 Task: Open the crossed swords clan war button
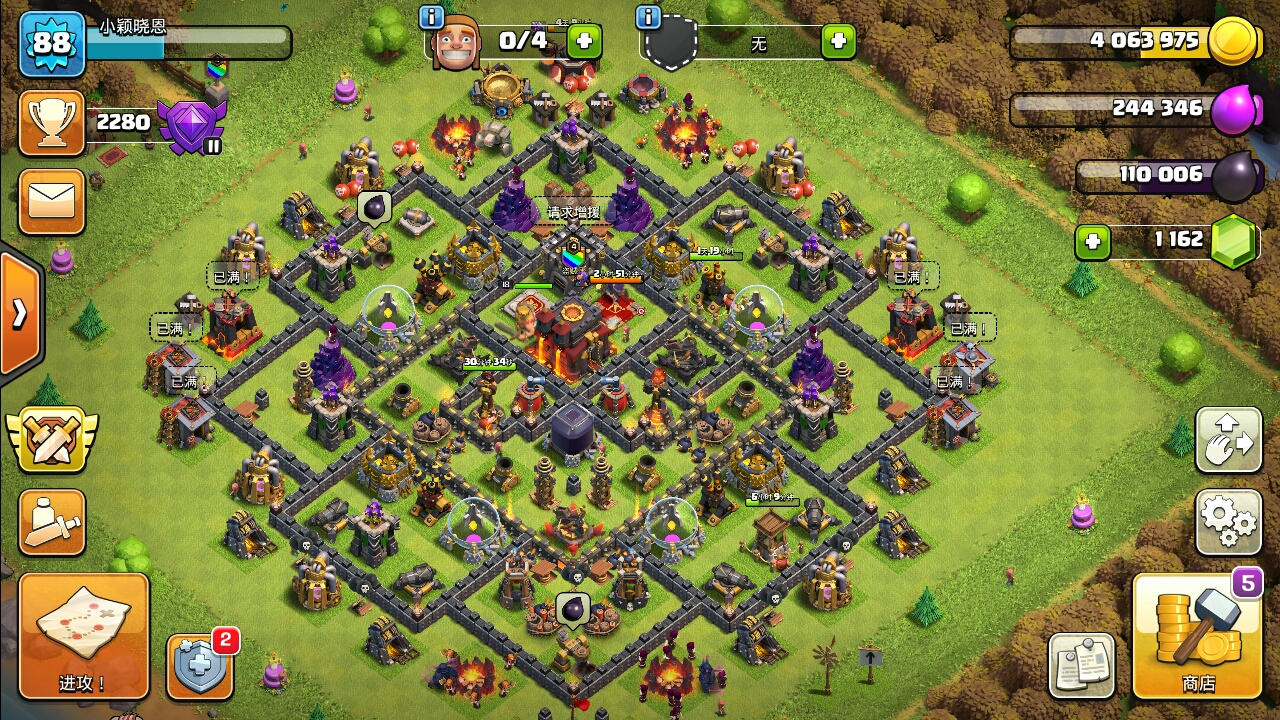pyautogui.click(x=51, y=440)
